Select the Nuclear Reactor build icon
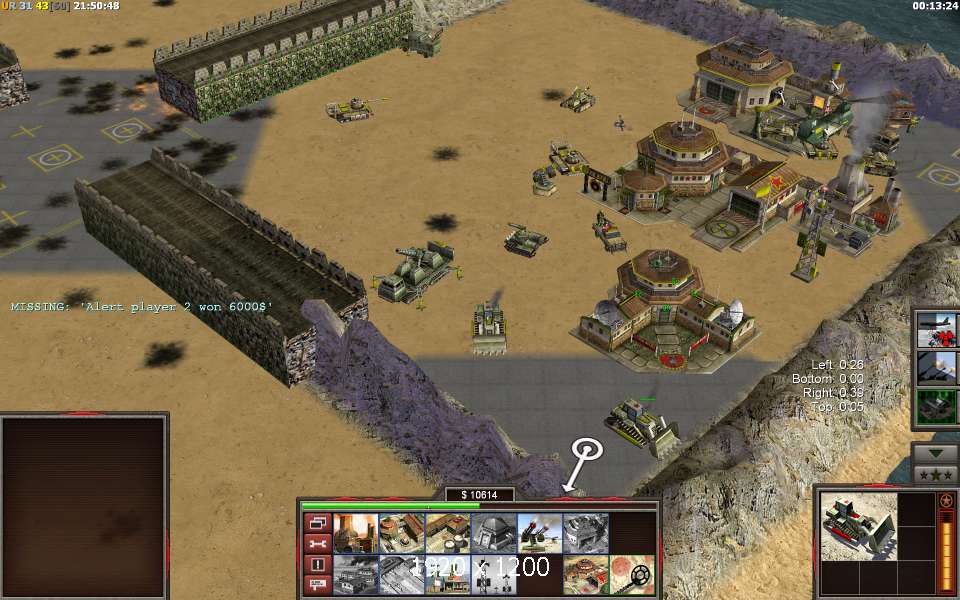 click(354, 533)
